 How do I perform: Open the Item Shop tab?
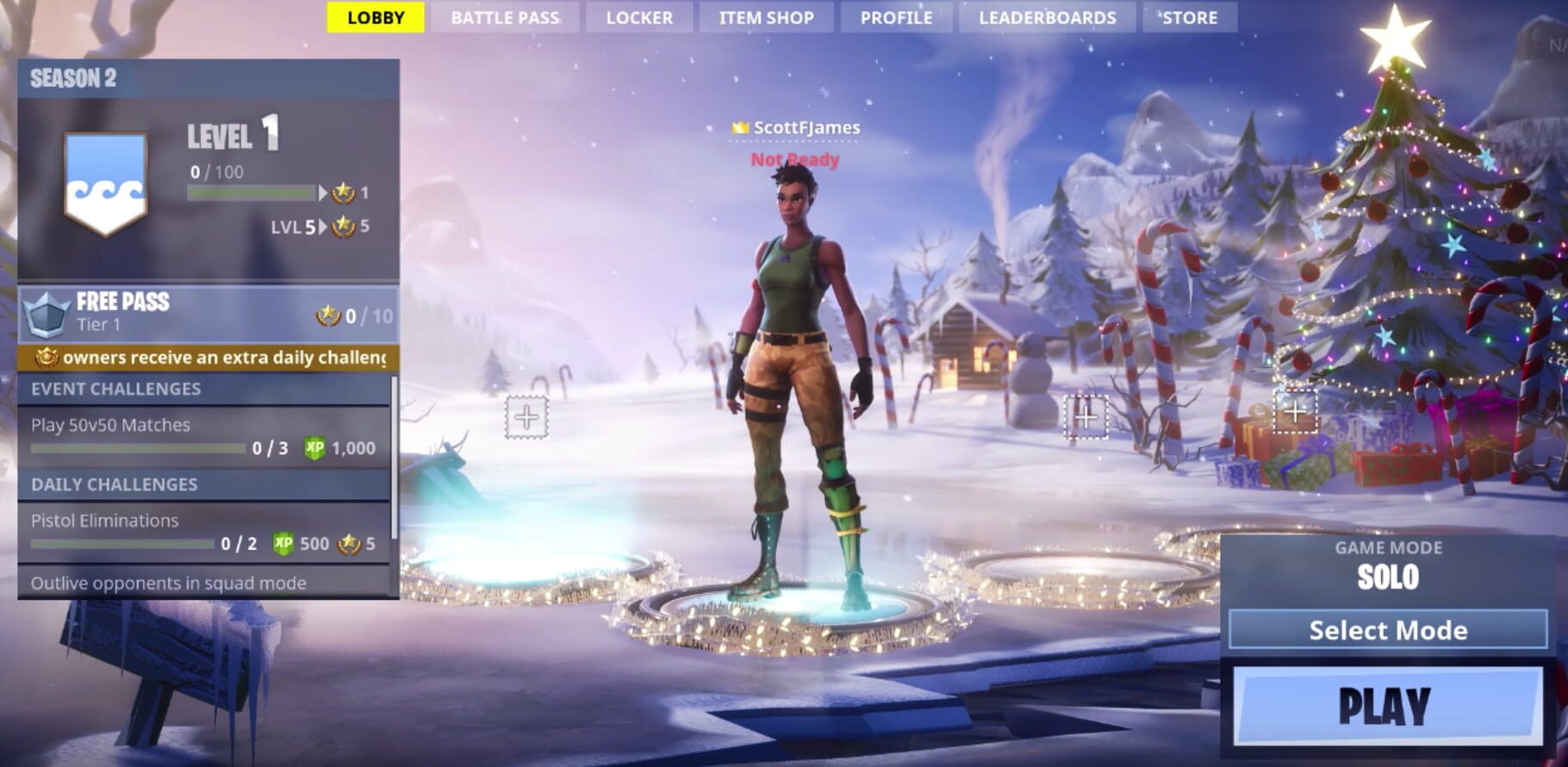(x=765, y=17)
